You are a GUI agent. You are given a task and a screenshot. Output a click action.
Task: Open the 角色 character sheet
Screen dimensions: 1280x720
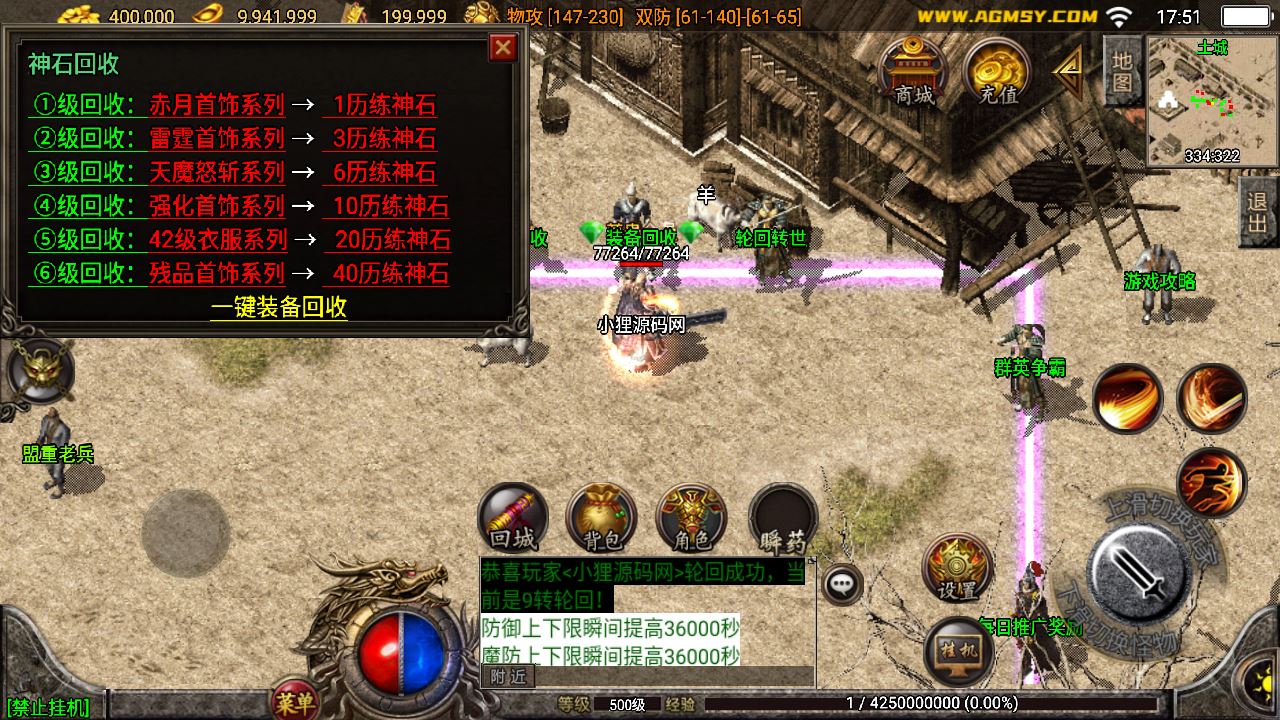[691, 518]
